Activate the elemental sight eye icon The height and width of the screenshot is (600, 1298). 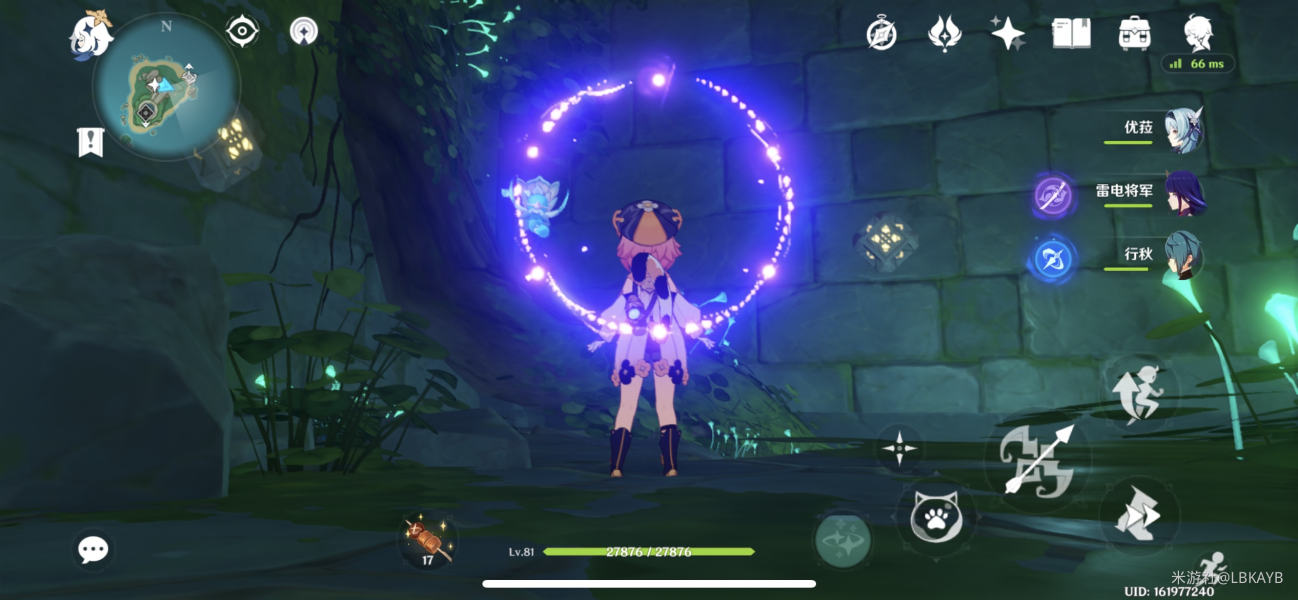[x=242, y=32]
